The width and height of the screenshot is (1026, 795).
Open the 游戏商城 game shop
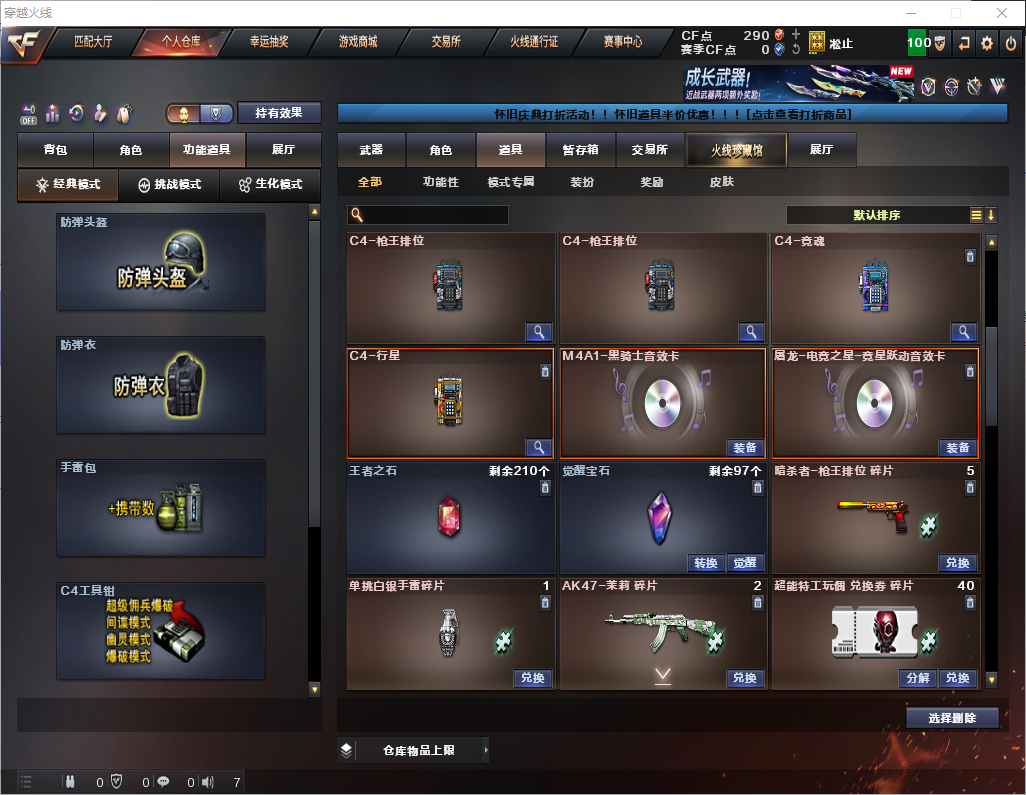click(358, 42)
